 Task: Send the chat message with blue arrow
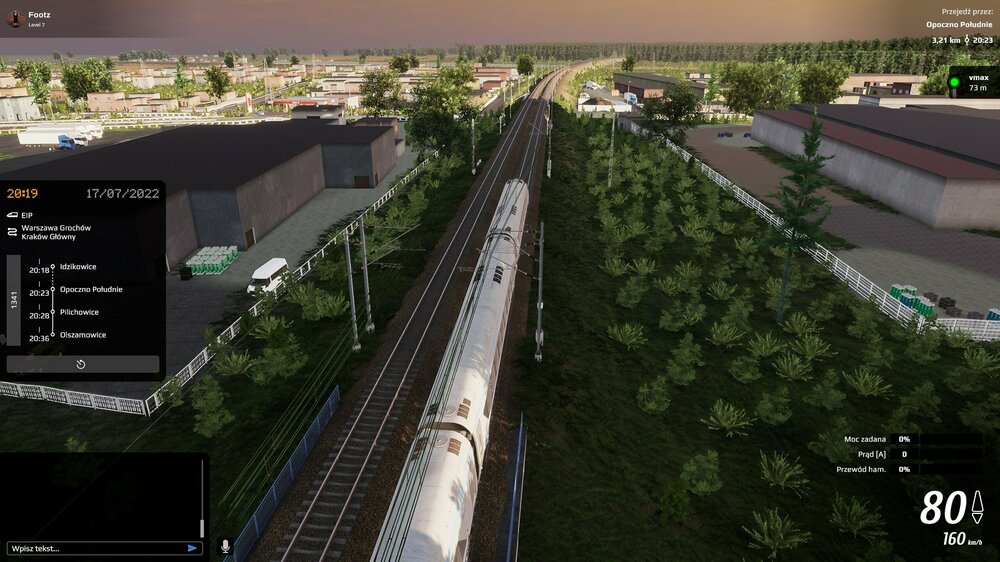click(192, 548)
